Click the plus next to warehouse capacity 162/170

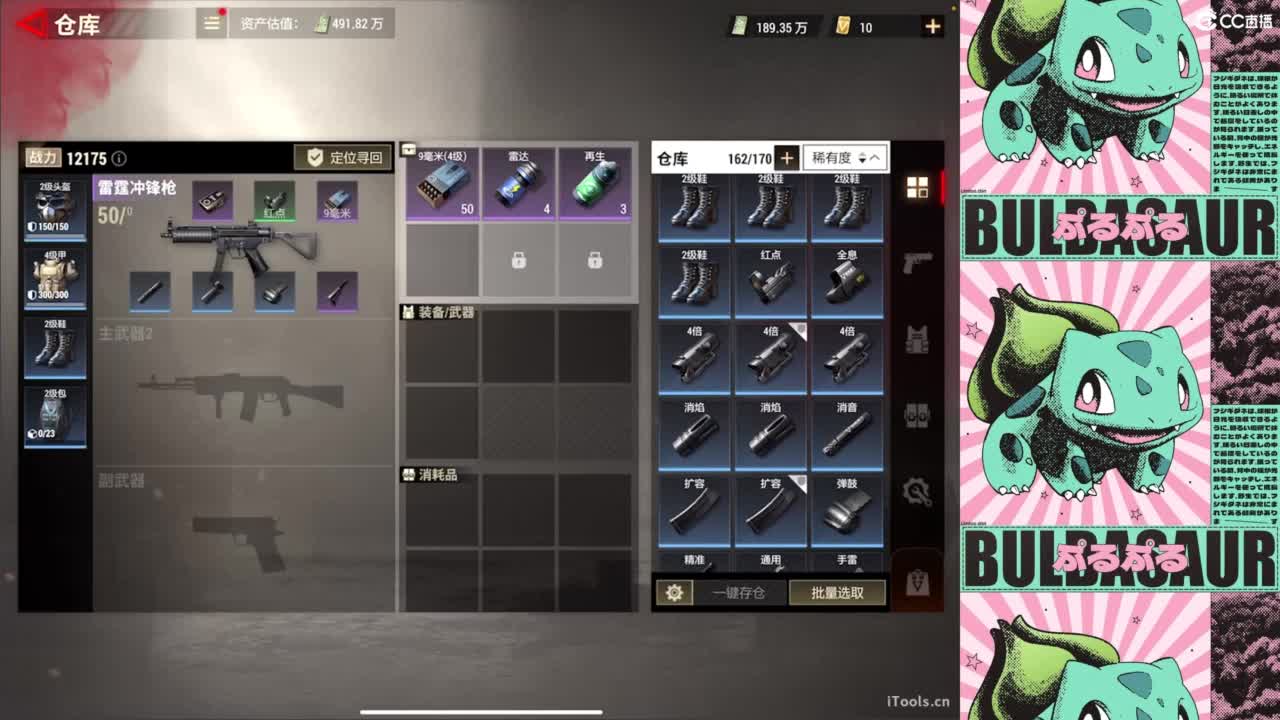(787, 157)
